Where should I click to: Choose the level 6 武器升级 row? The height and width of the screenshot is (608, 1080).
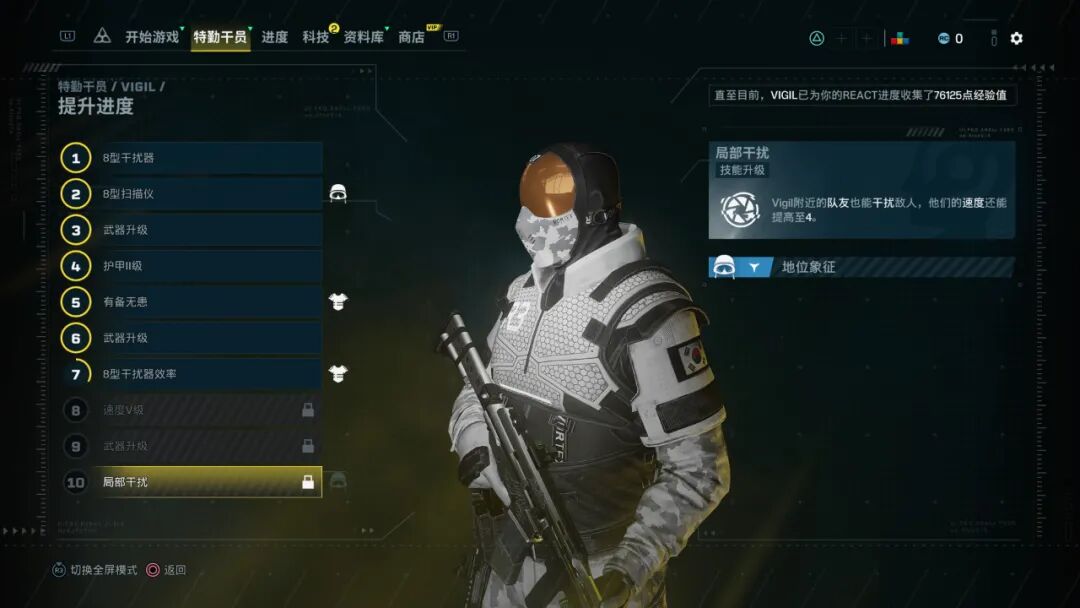point(208,338)
